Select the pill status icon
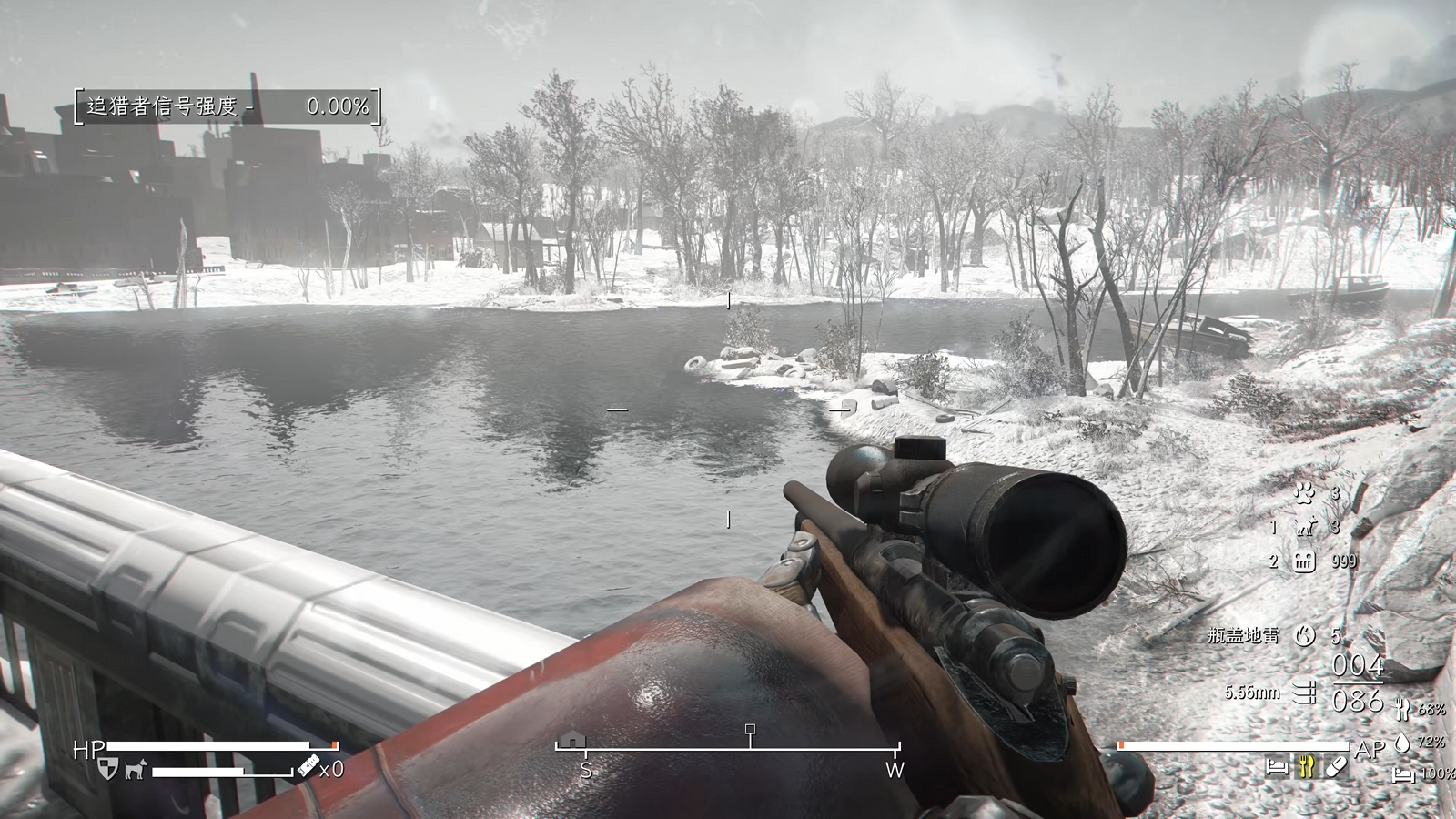1456x819 pixels. (x=1335, y=766)
